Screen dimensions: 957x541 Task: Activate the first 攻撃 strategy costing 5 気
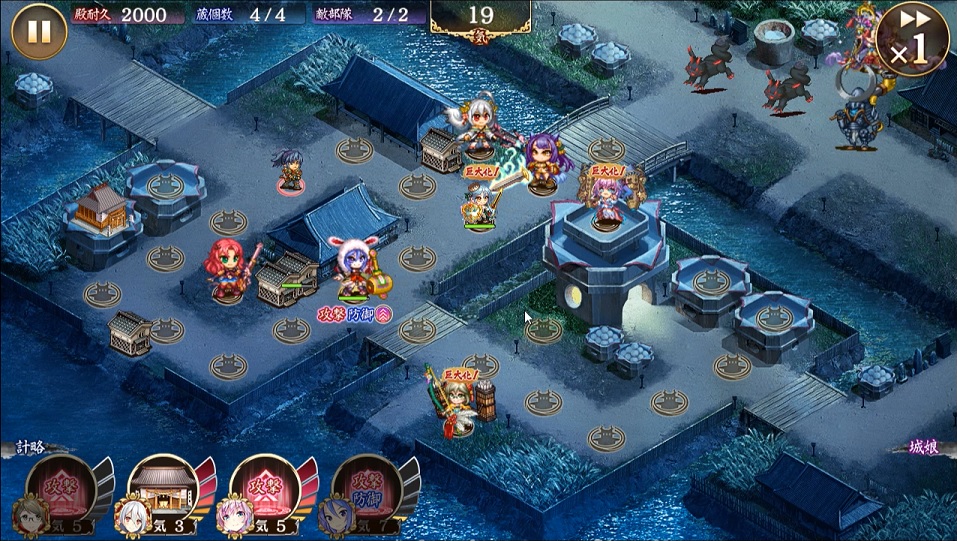63,492
